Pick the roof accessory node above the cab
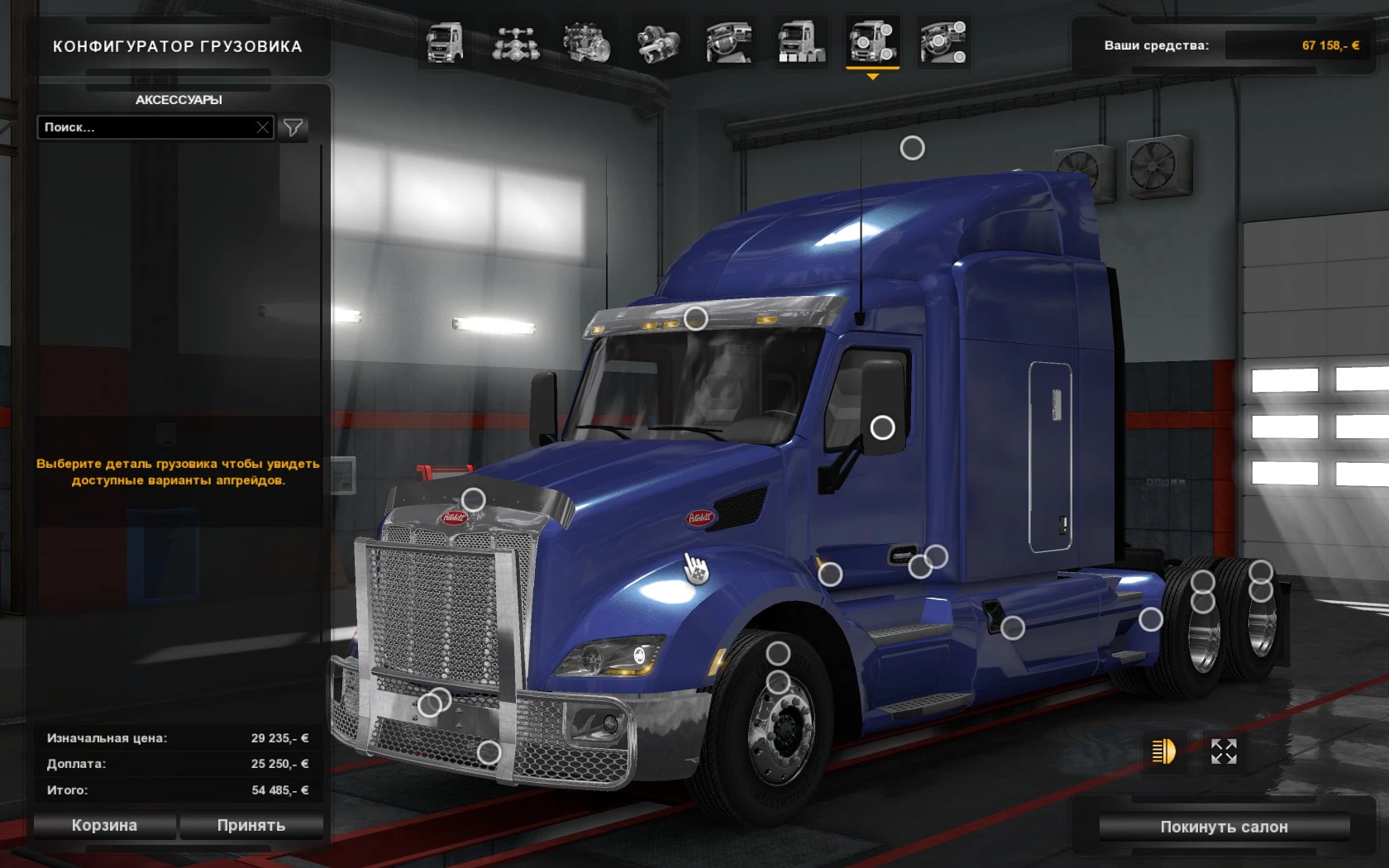Screen dimensions: 1389x868 [912, 148]
